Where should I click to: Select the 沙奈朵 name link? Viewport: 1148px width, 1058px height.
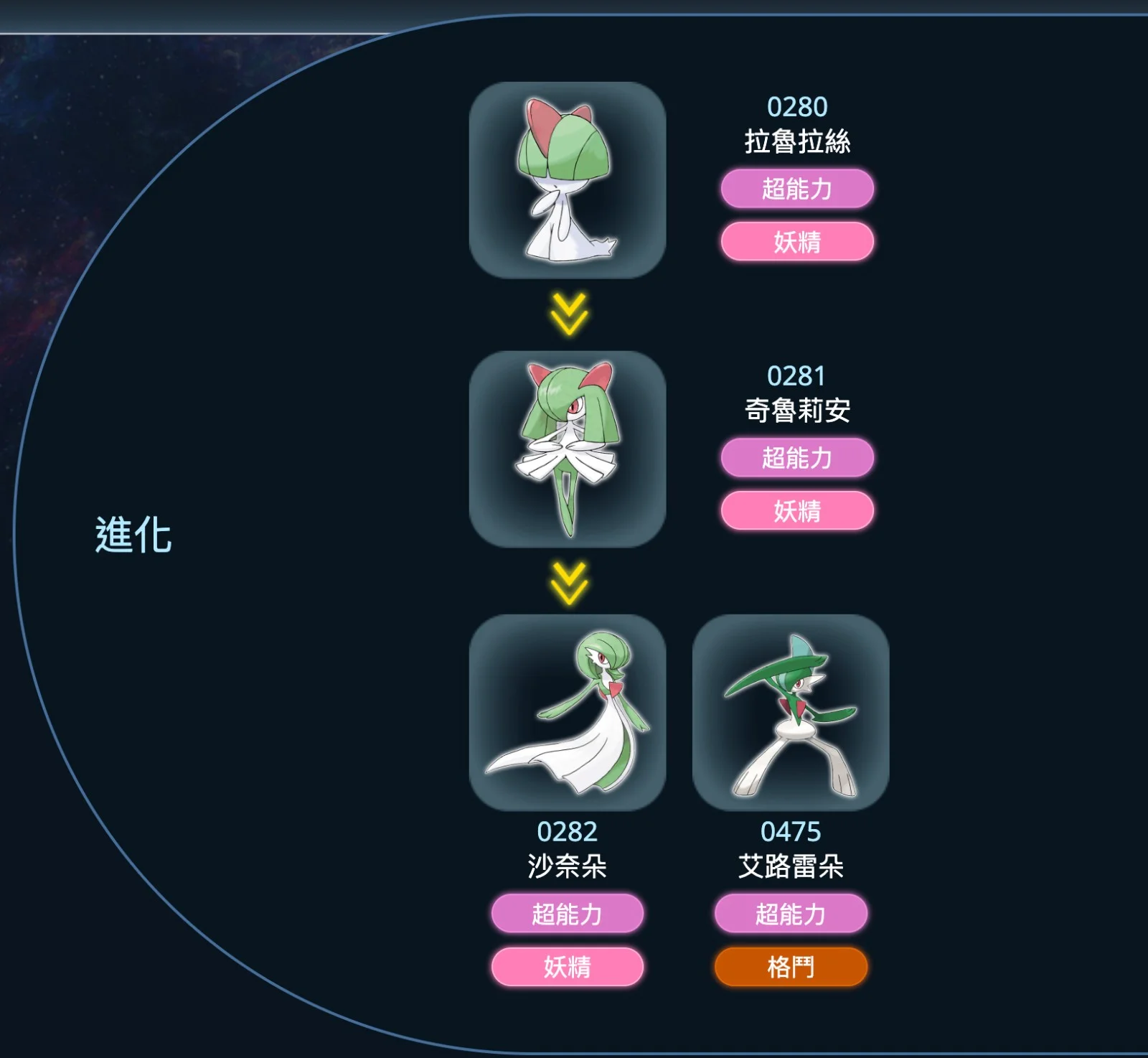[x=568, y=866]
